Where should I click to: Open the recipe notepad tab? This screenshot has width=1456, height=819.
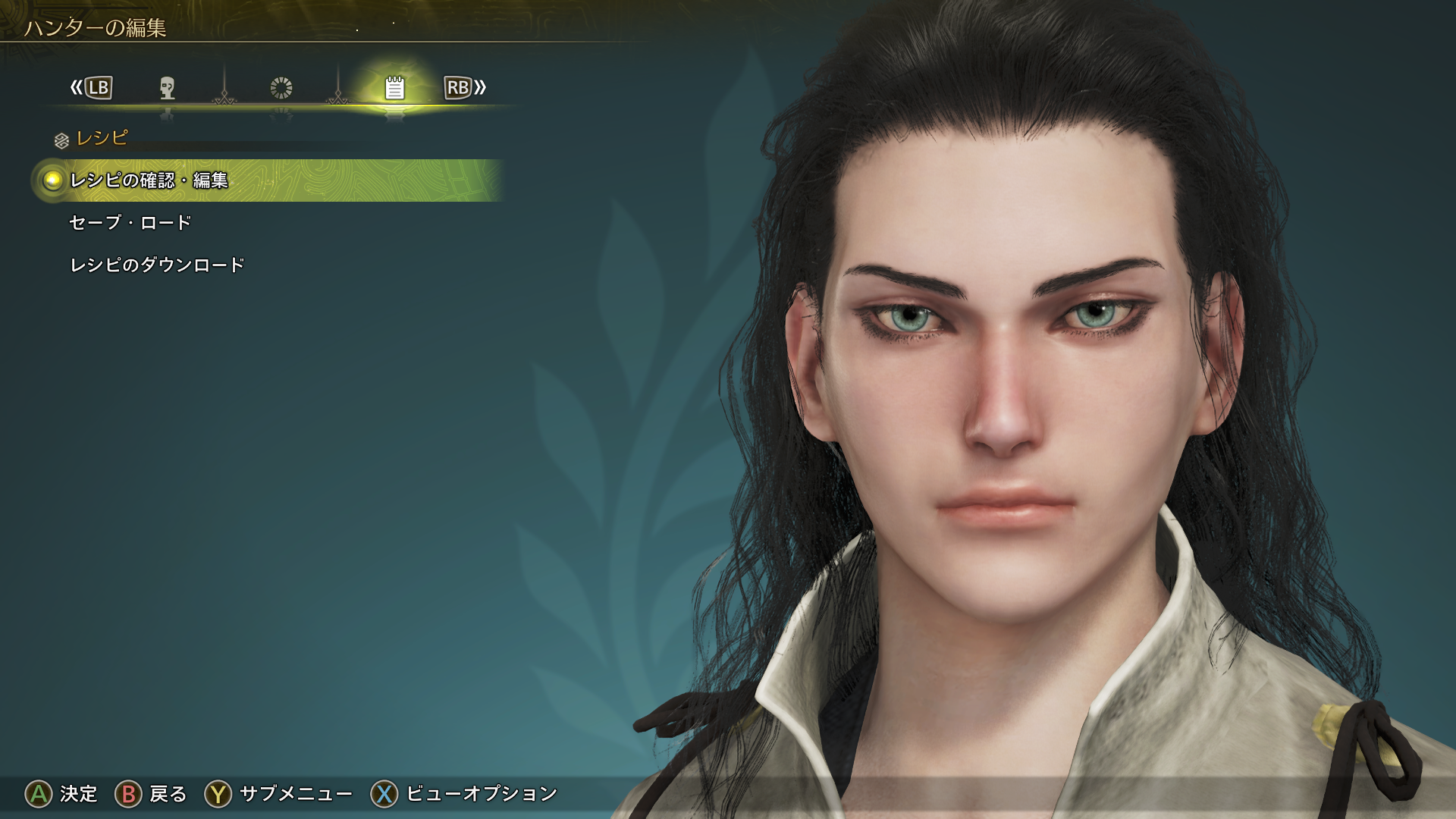(x=394, y=88)
